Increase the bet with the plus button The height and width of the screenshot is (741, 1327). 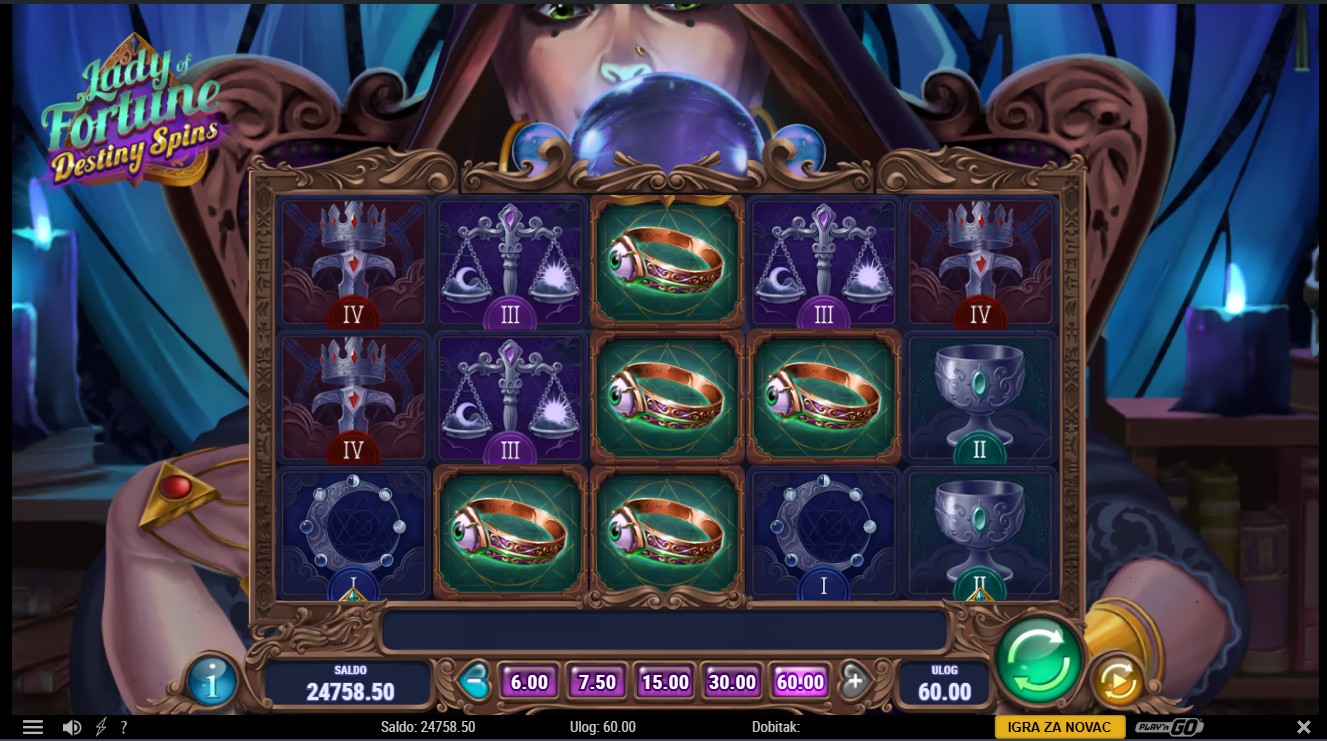tap(854, 681)
